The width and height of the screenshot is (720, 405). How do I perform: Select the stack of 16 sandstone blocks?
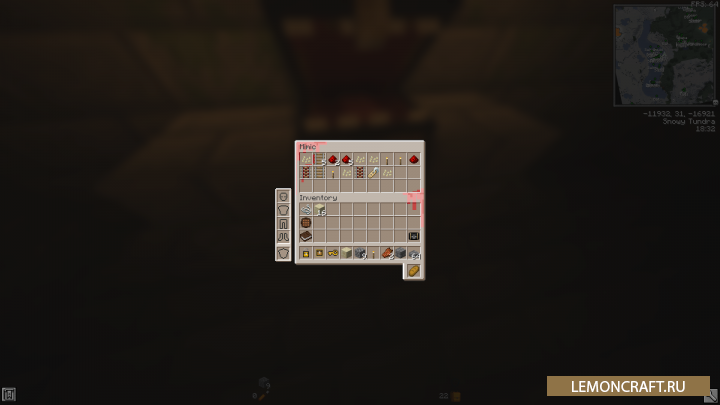(320, 210)
